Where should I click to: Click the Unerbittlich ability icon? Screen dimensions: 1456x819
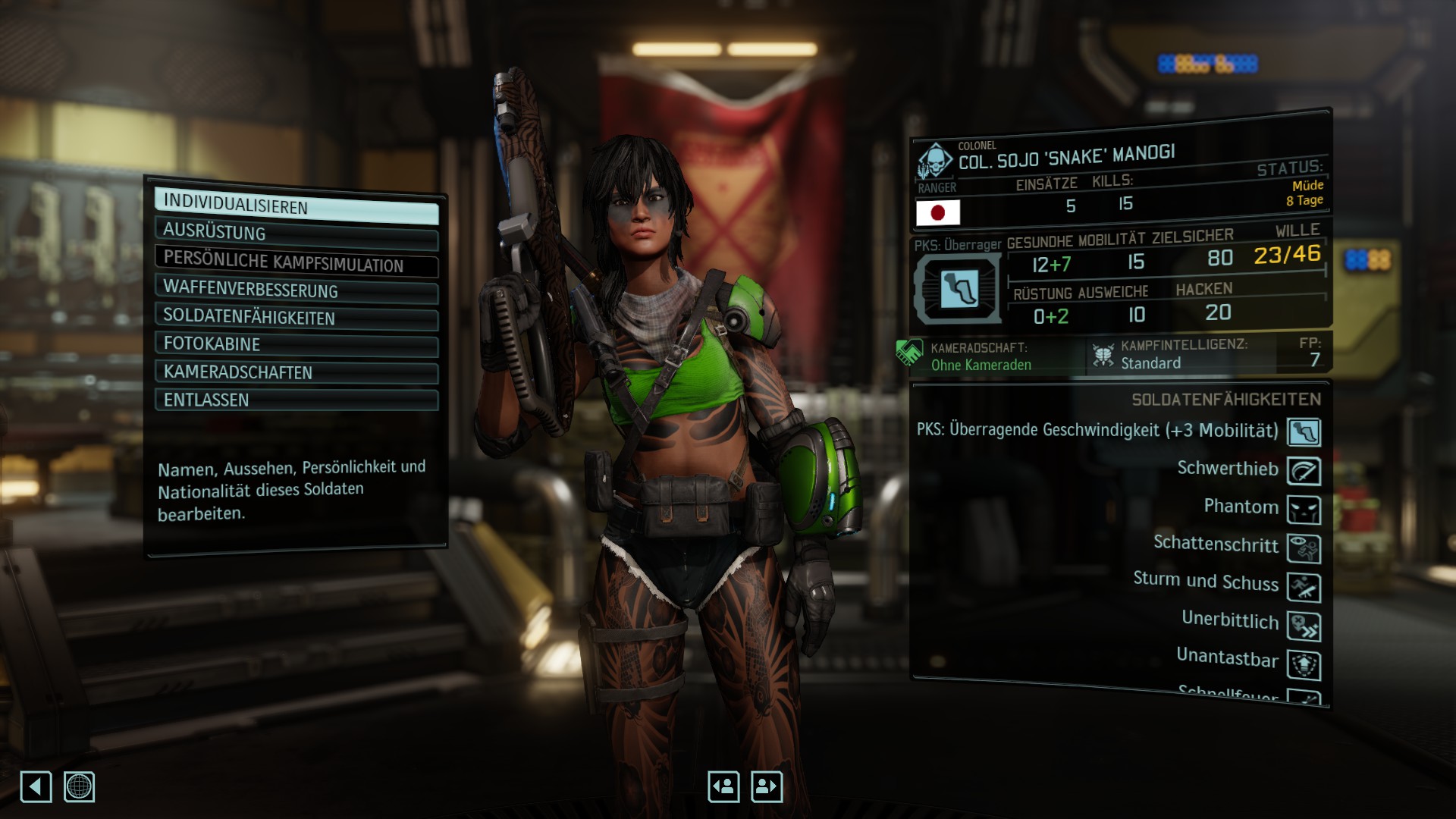click(x=1304, y=627)
